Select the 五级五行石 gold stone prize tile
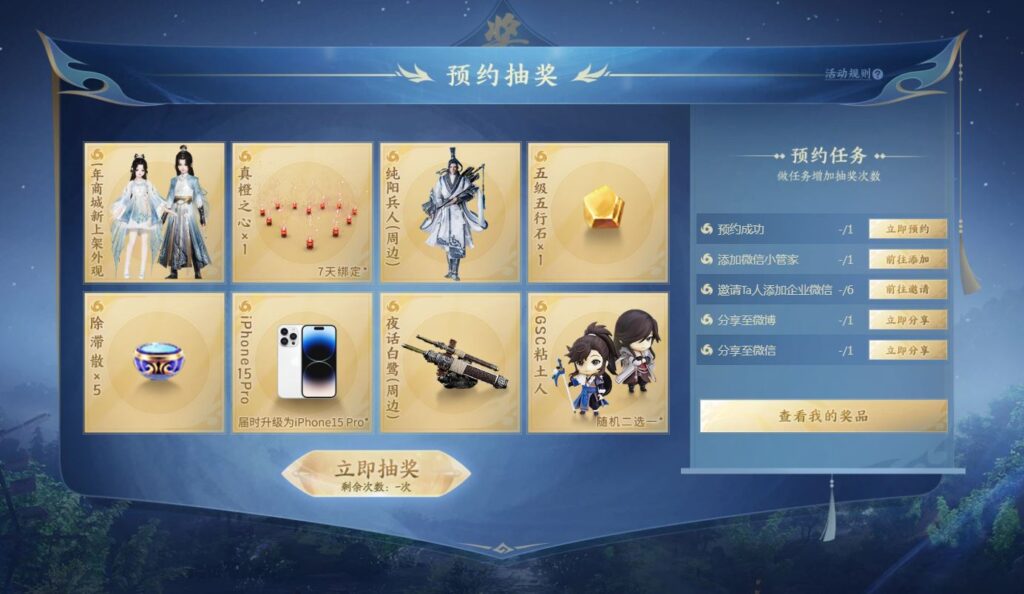1024x594 pixels. coord(598,212)
